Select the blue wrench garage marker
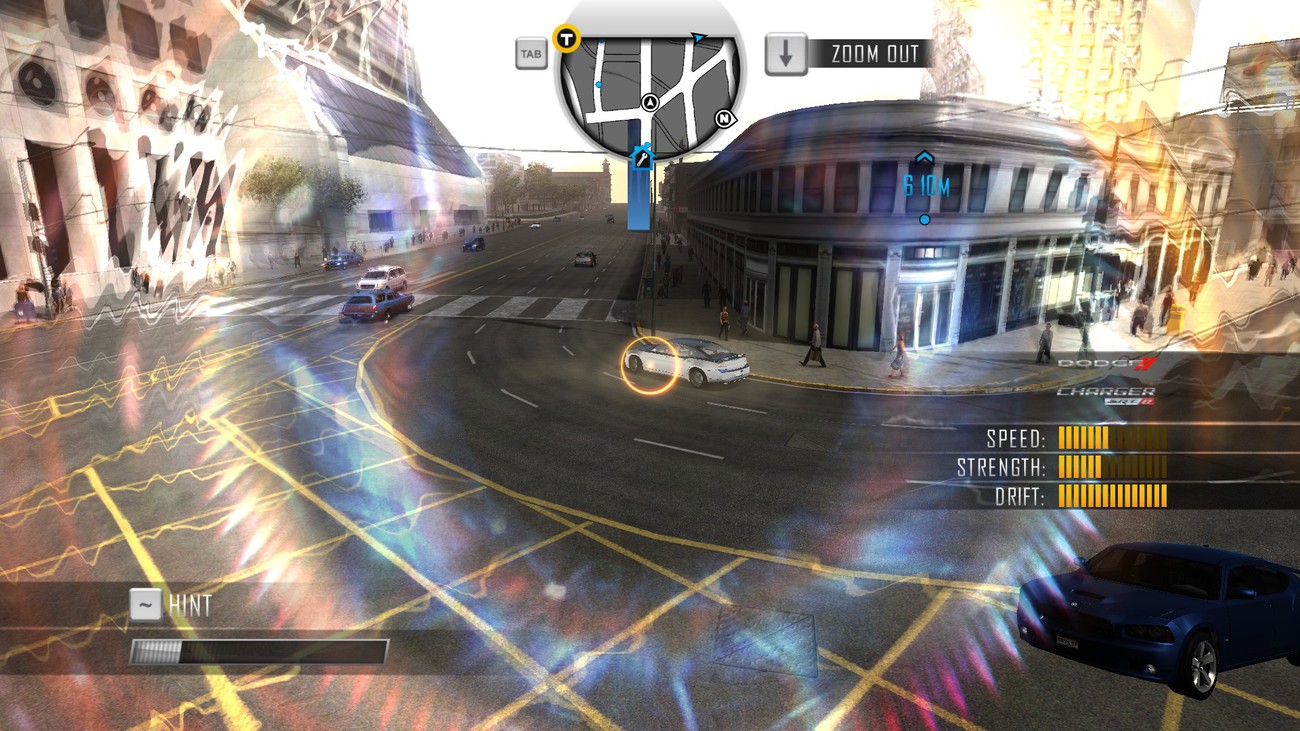1300x731 pixels. [x=642, y=157]
